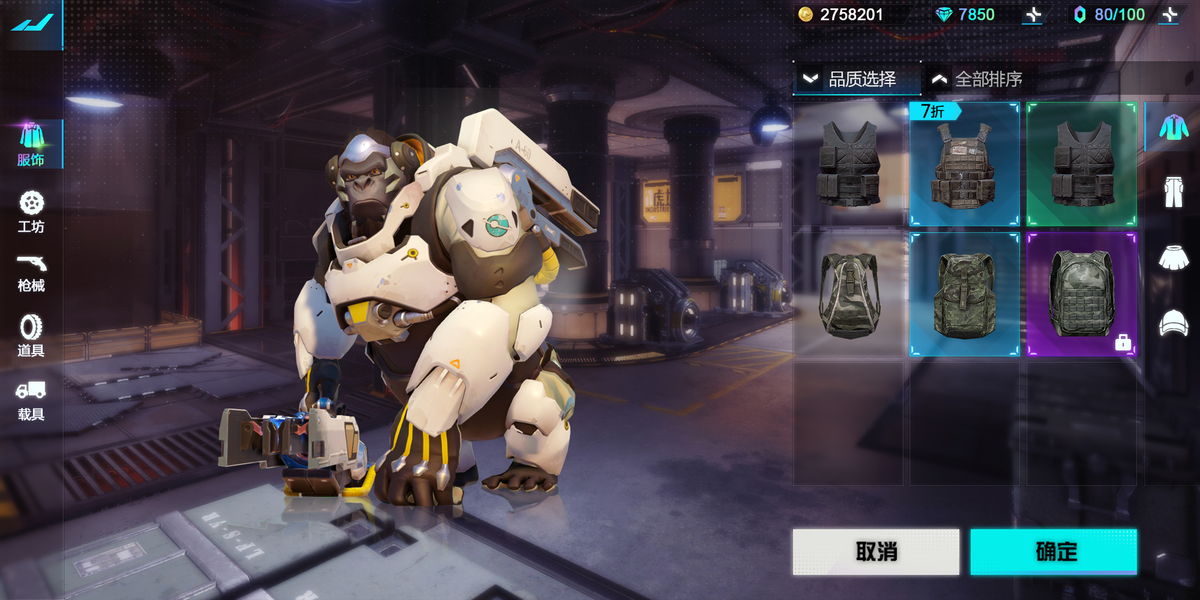Viewport: 1200px width, 600px height.
Task: Choose the green-background armor vest
Action: pos(1081,165)
